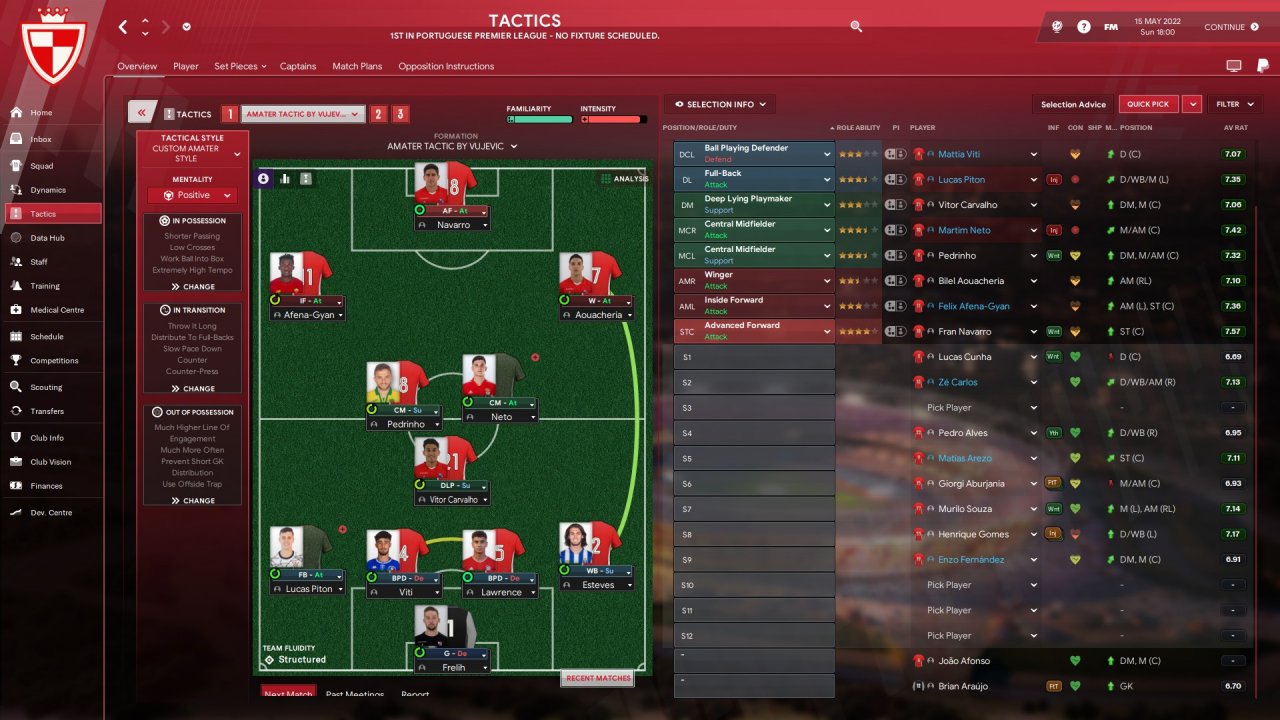Open the Positive mentality dropdown
1280x720 pixels.
(x=193, y=196)
